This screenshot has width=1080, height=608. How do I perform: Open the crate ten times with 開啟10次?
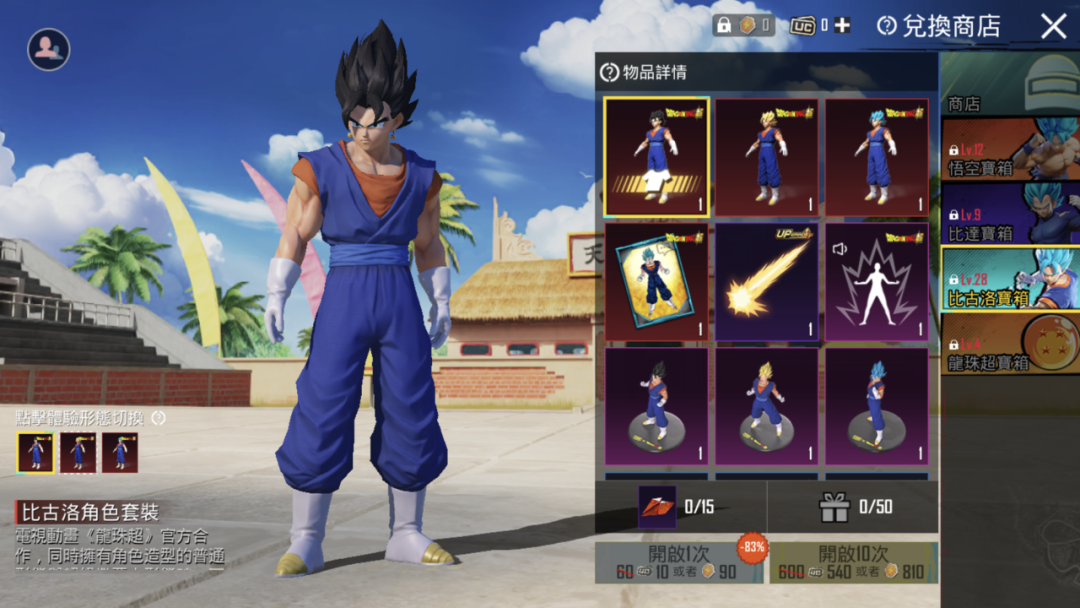tap(853, 563)
